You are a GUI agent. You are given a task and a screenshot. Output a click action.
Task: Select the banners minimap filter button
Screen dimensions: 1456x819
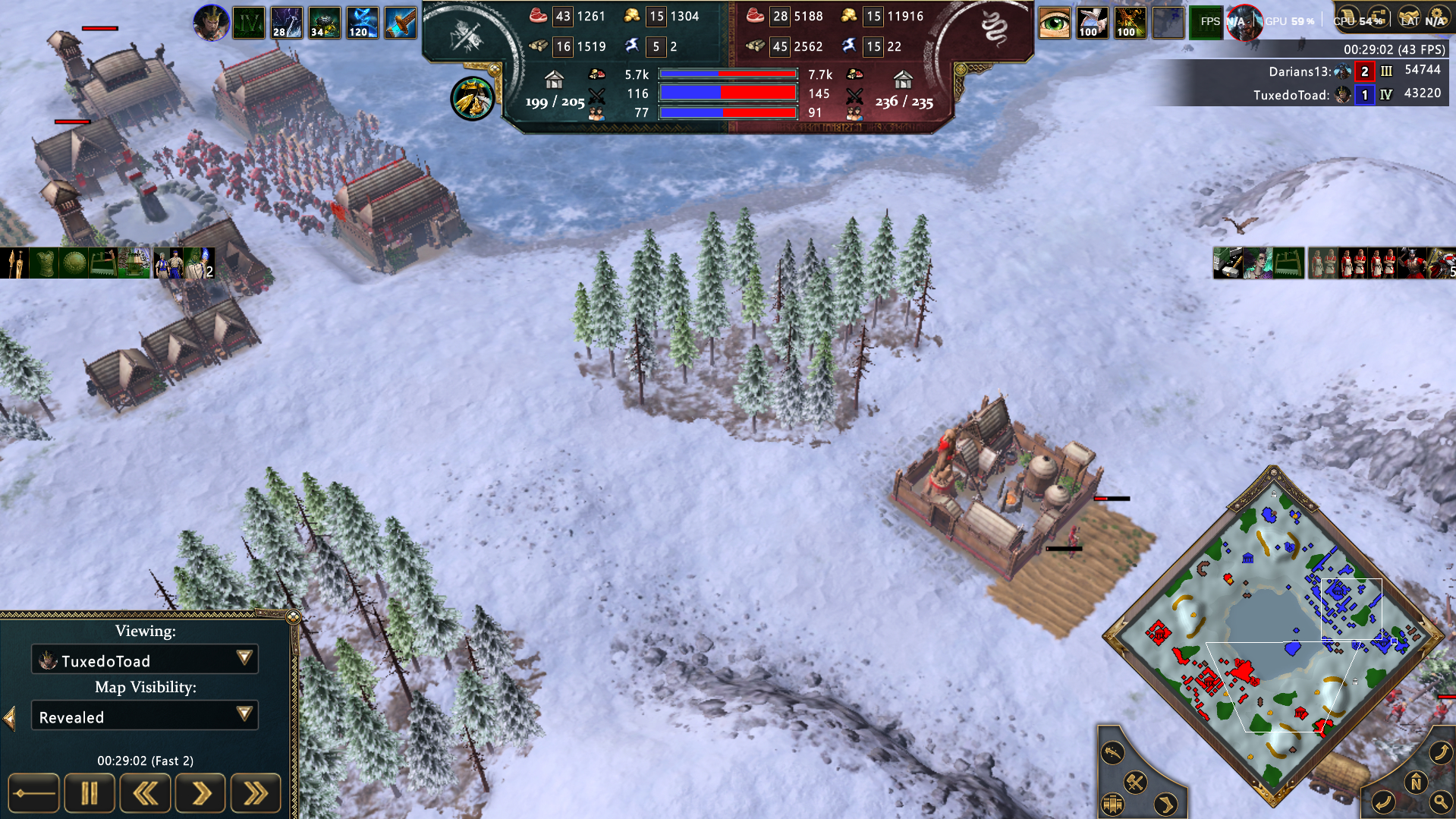click(x=1113, y=803)
